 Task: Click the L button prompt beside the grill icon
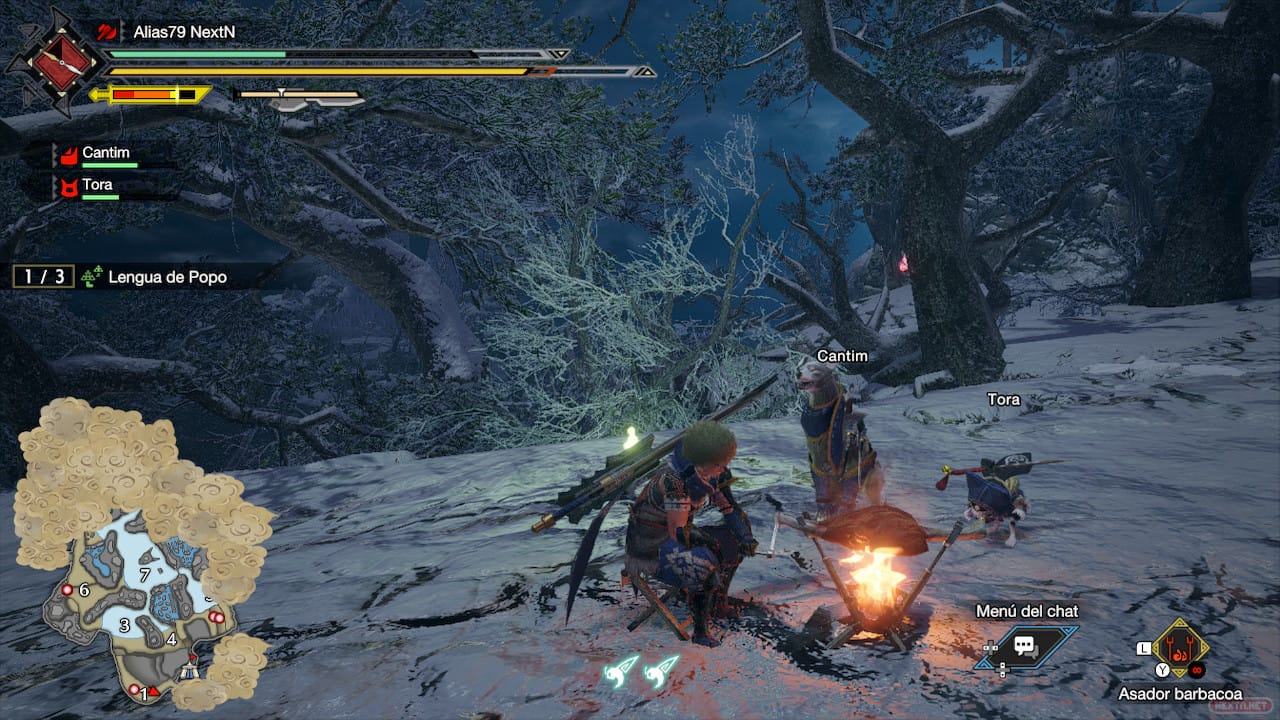click(x=1143, y=649)
